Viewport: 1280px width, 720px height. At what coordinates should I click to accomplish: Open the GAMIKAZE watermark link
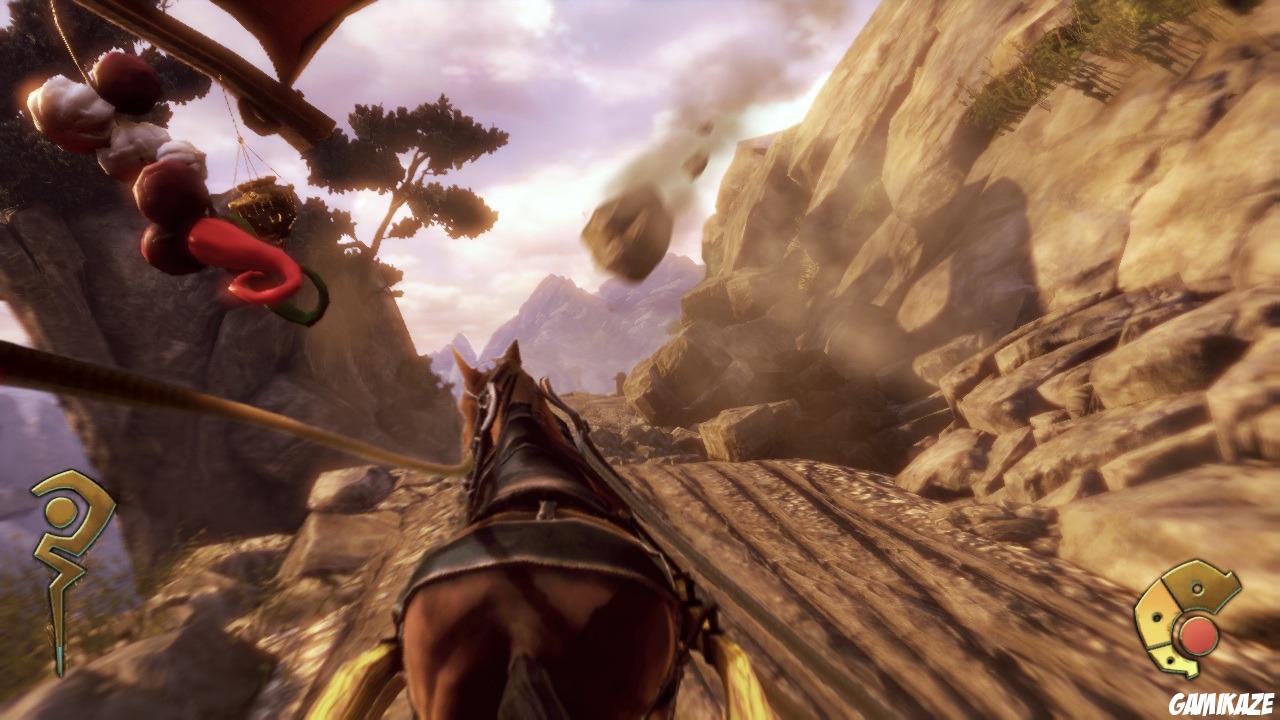pyautogui.click(x=1222, y=700)
